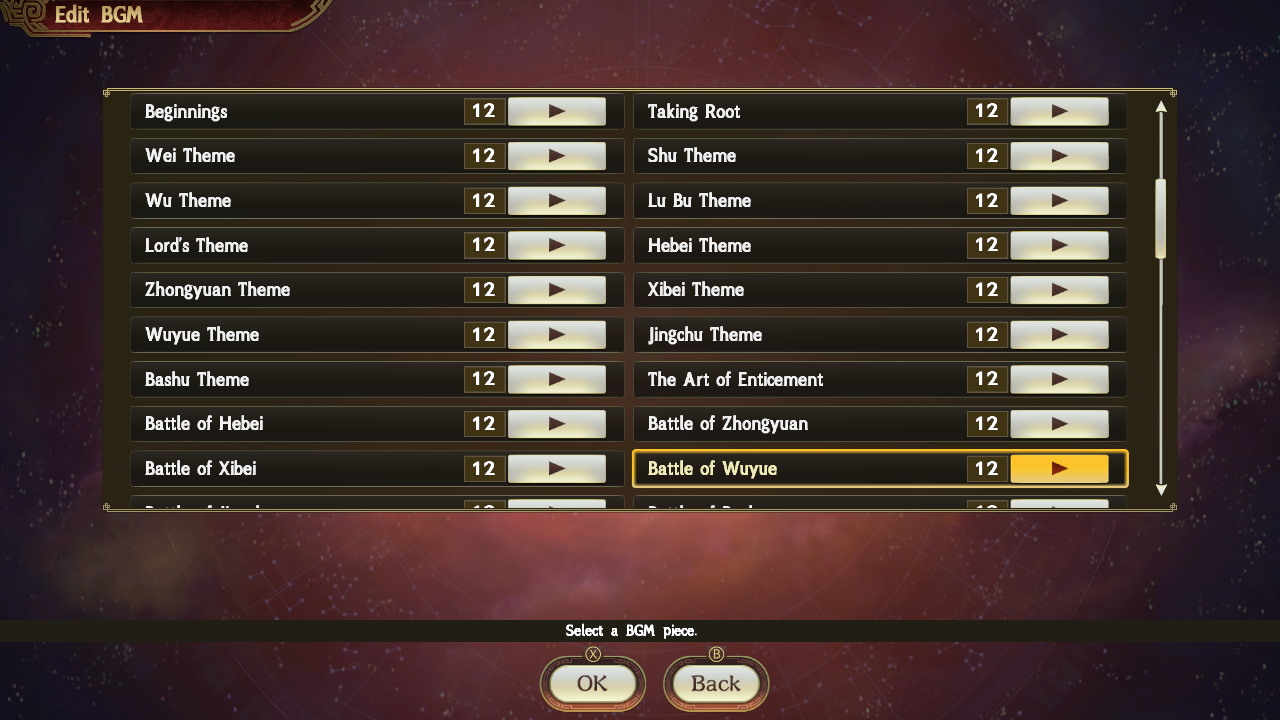Play the Bashu Theme track

click(557, 379)
